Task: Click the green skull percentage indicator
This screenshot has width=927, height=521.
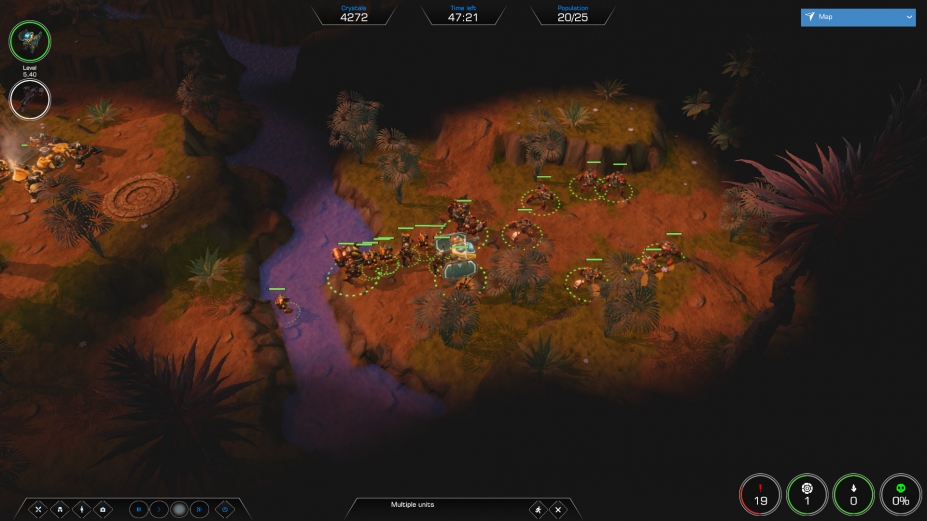Action: (x=900, y=494)
